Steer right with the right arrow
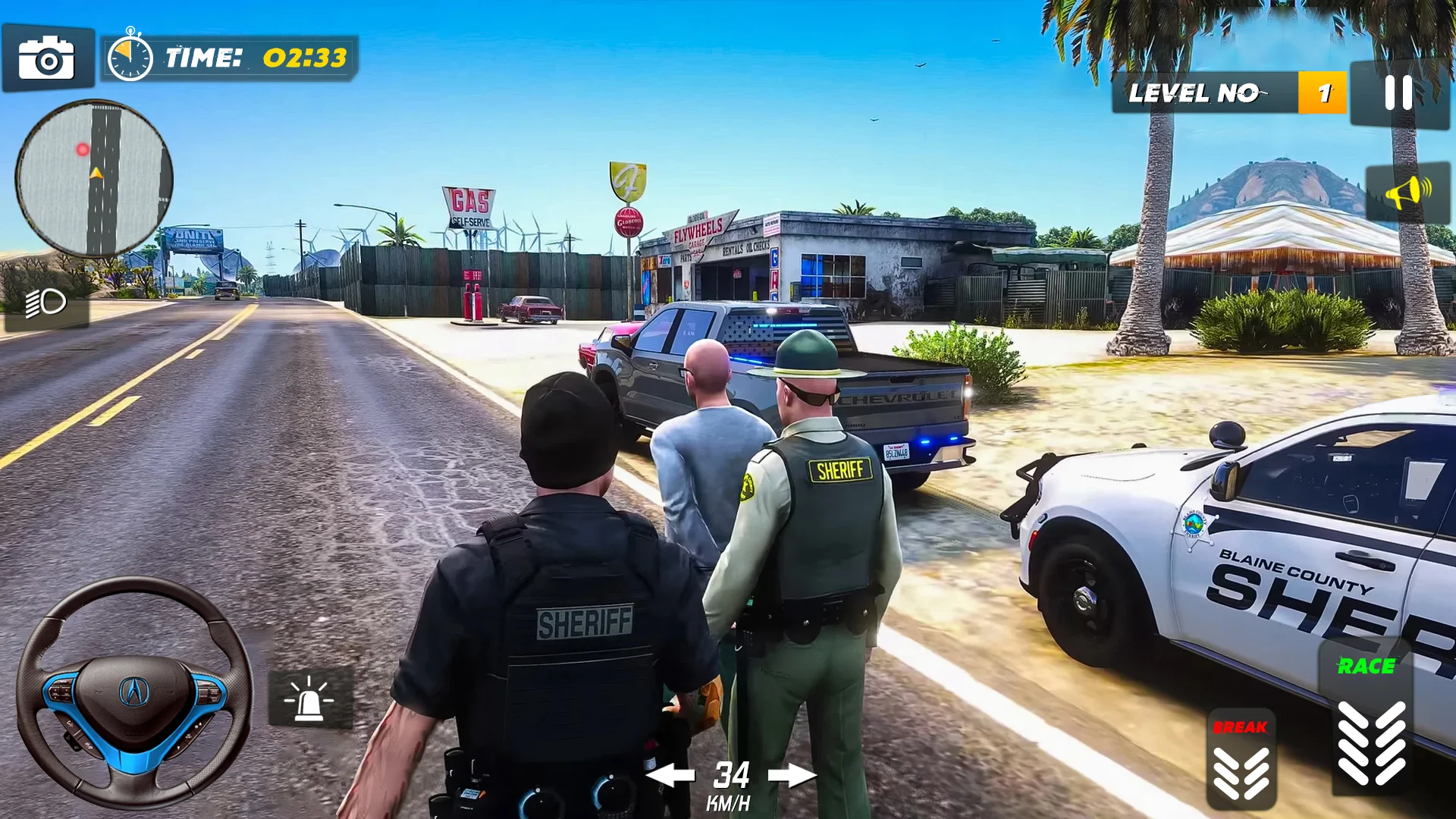 pyautogui.click(x=792, y=775)
